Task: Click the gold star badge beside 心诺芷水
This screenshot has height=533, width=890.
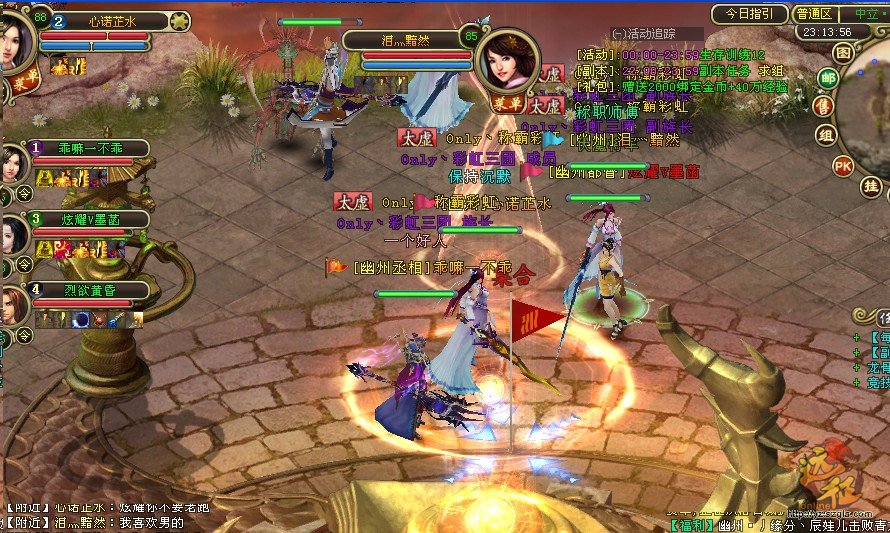Action: (x=180, y=20)
